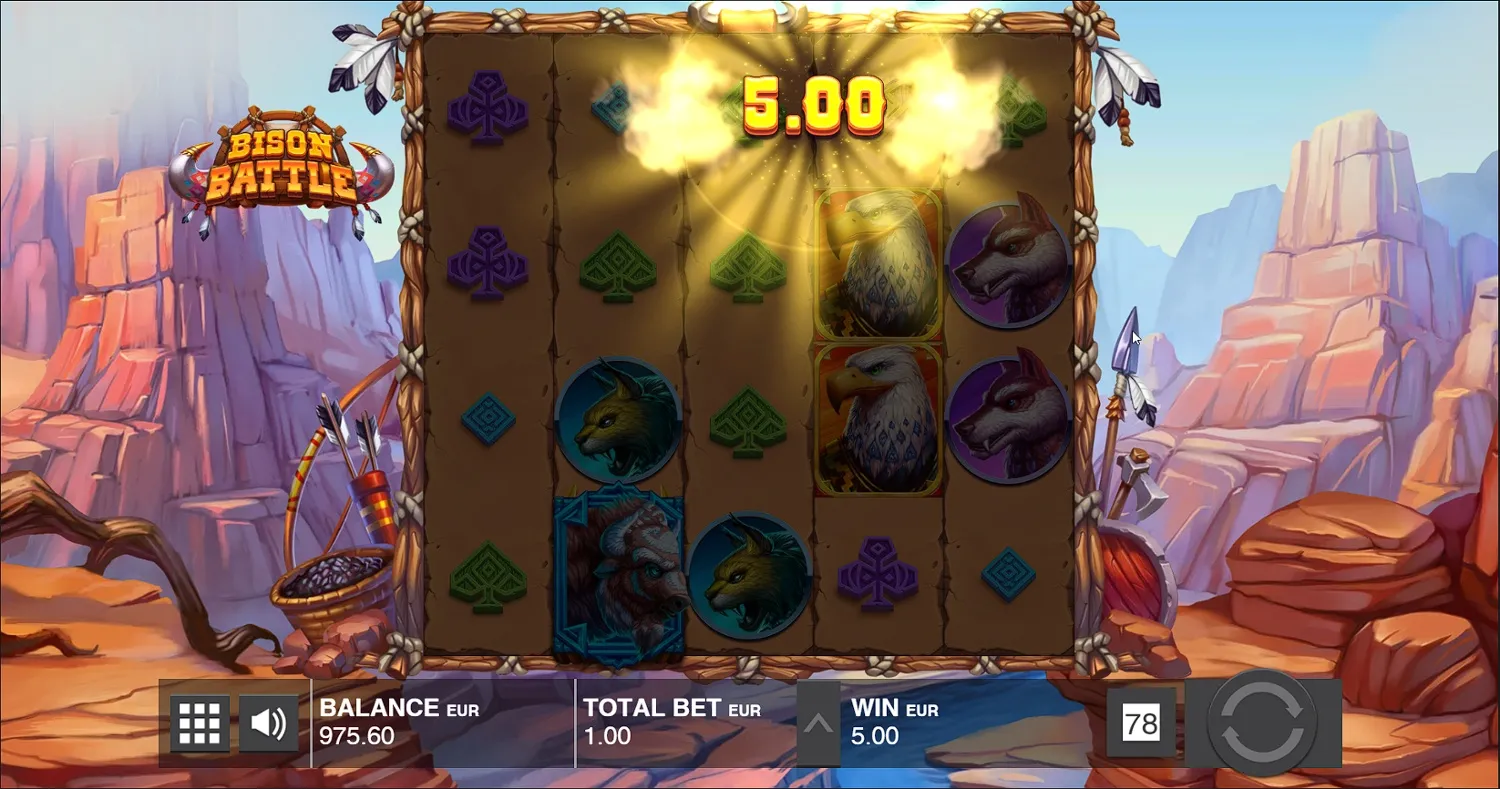1500x789 pixels.
Task: Click the second eagle symbol below the top one
Action: pyautogui.click(x=876, y=418)
